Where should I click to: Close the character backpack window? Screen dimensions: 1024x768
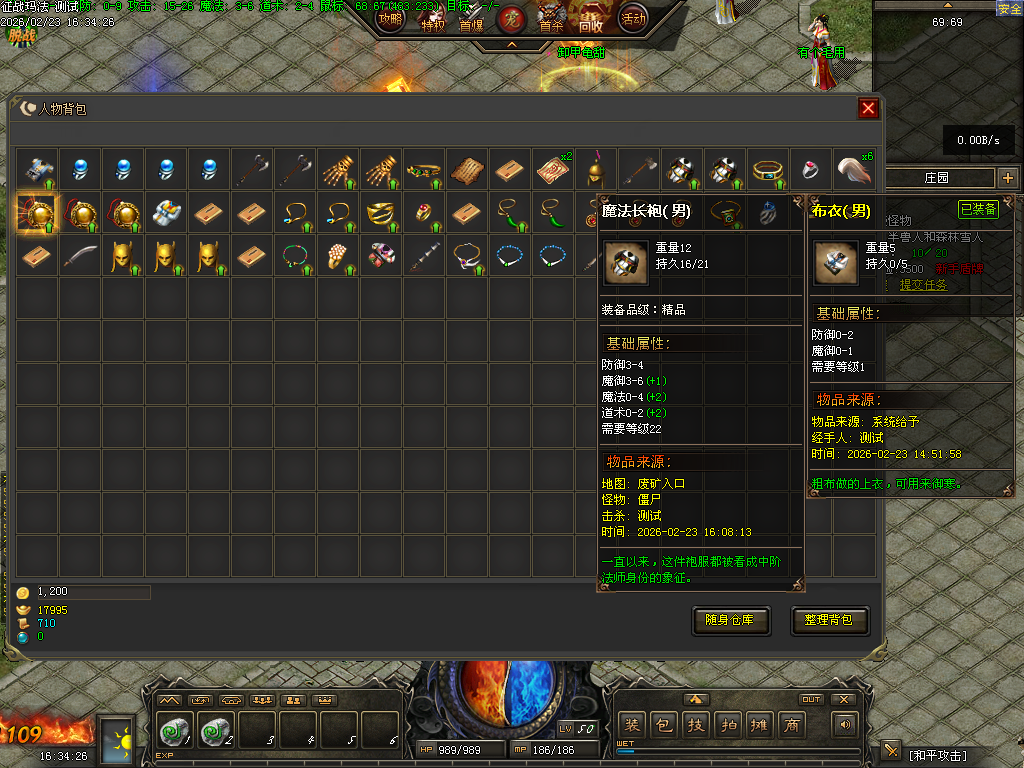[868, 108]
